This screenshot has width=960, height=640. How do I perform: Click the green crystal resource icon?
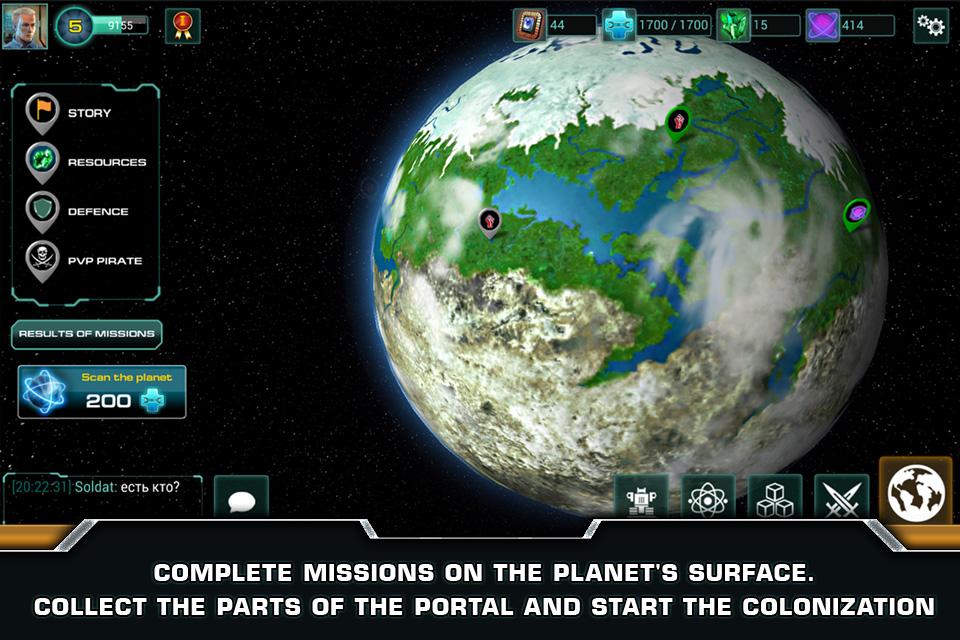point(732,26)
